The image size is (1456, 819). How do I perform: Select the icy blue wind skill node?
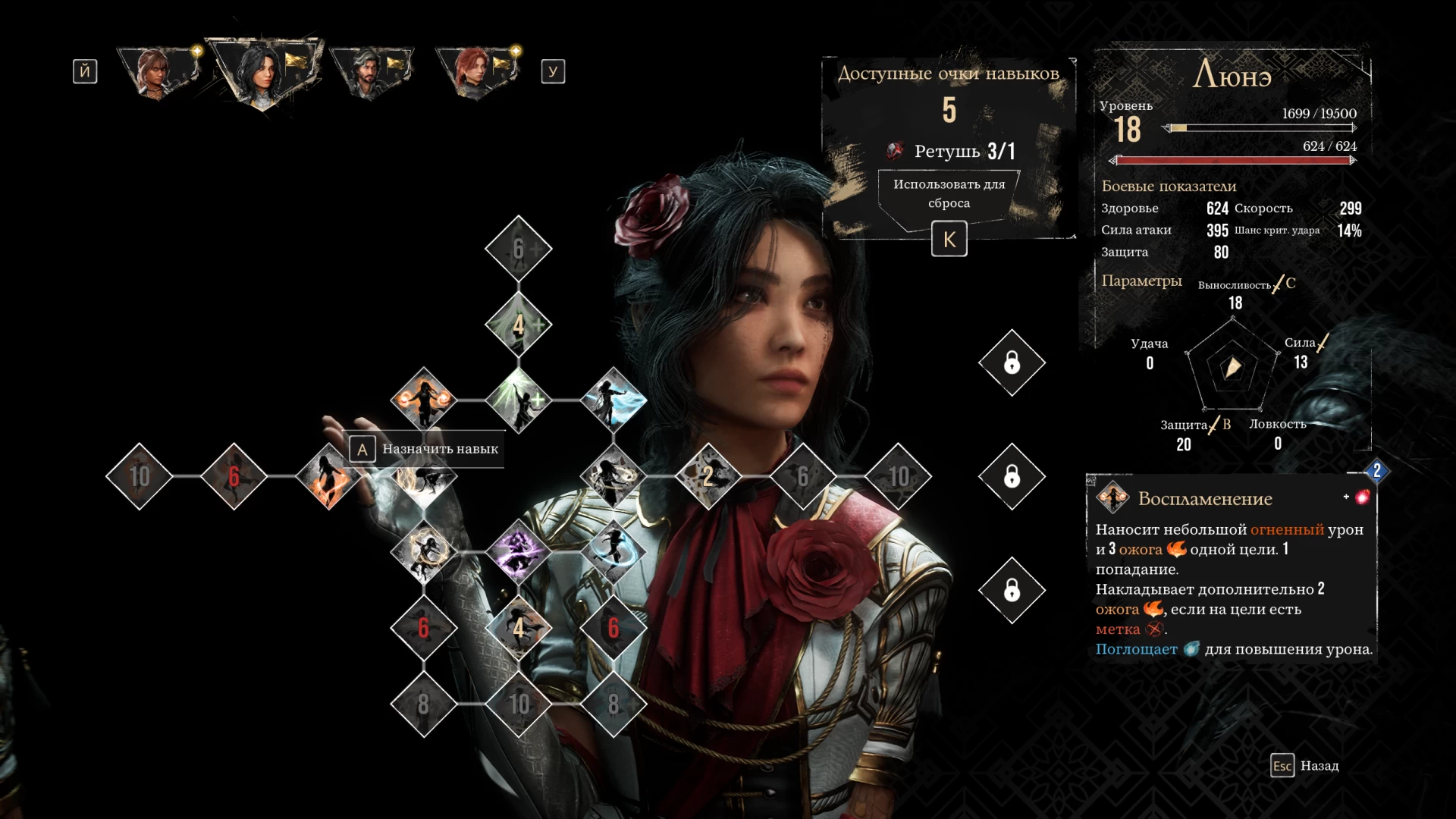click(613, 400)
